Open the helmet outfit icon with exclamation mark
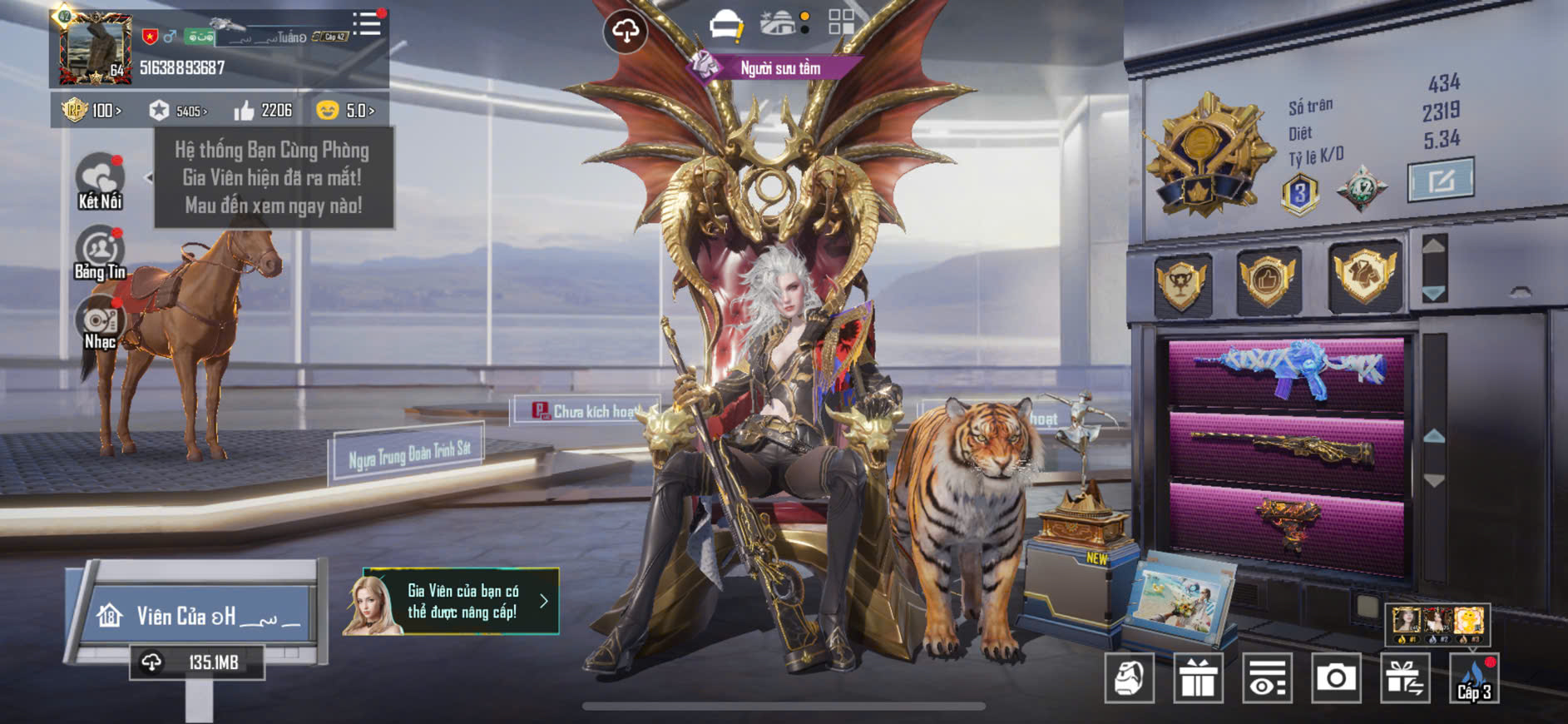Image resolution: width=1568 pixels, height=724 pixels. click(726, 24)
